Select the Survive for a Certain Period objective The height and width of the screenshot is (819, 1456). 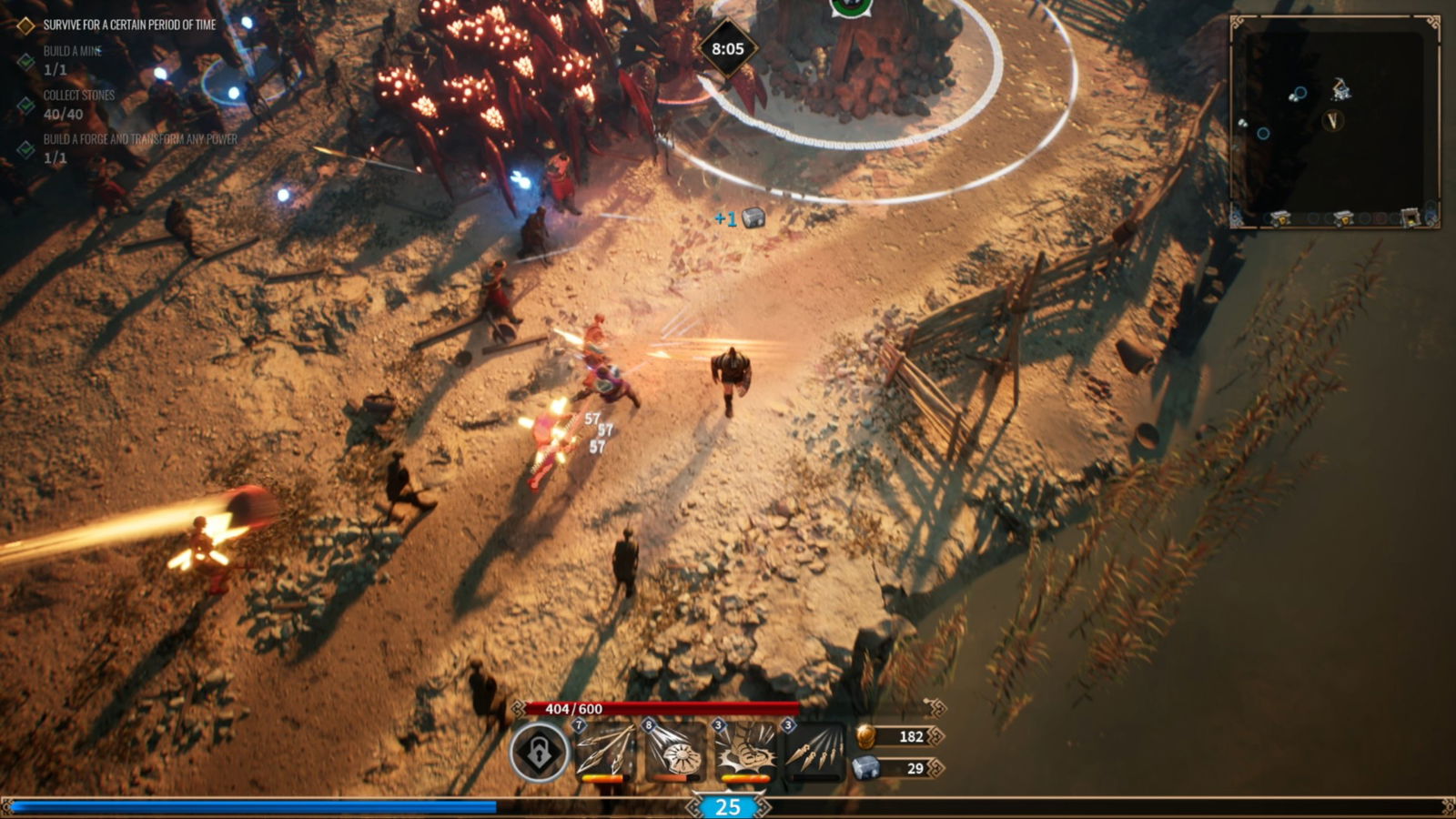[x=129, y=25]
